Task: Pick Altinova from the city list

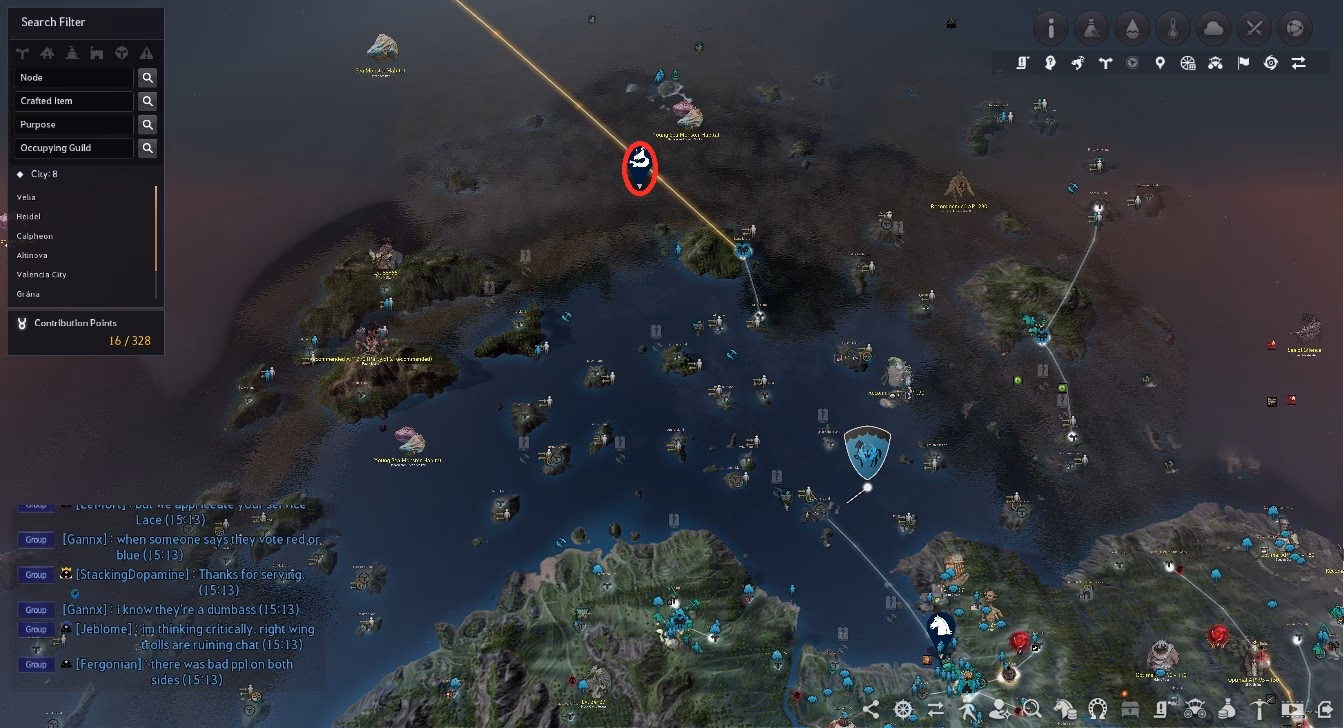Action: click(x=32, y=255)
